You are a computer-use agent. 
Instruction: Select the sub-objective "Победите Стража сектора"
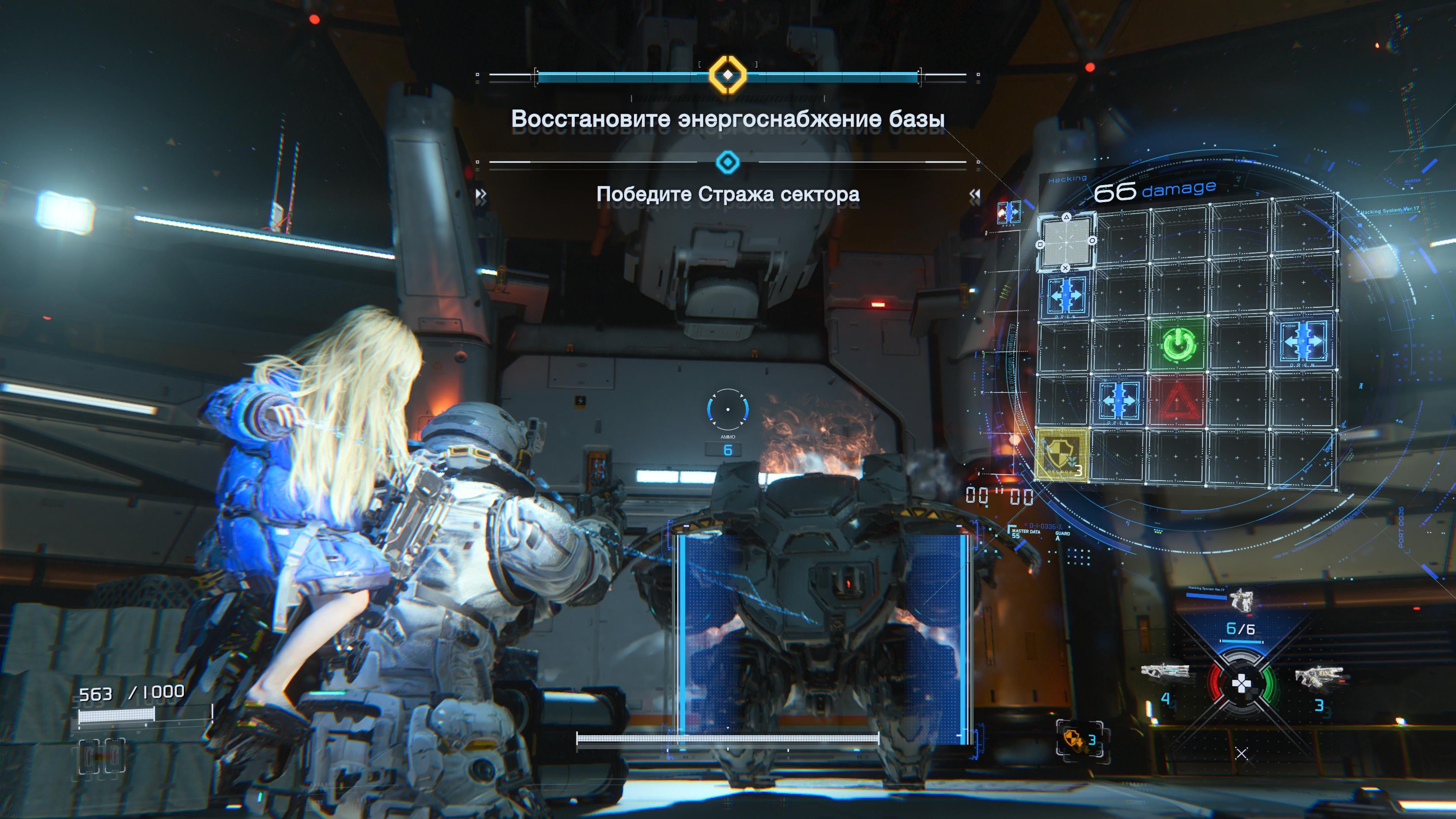[728, 195]
